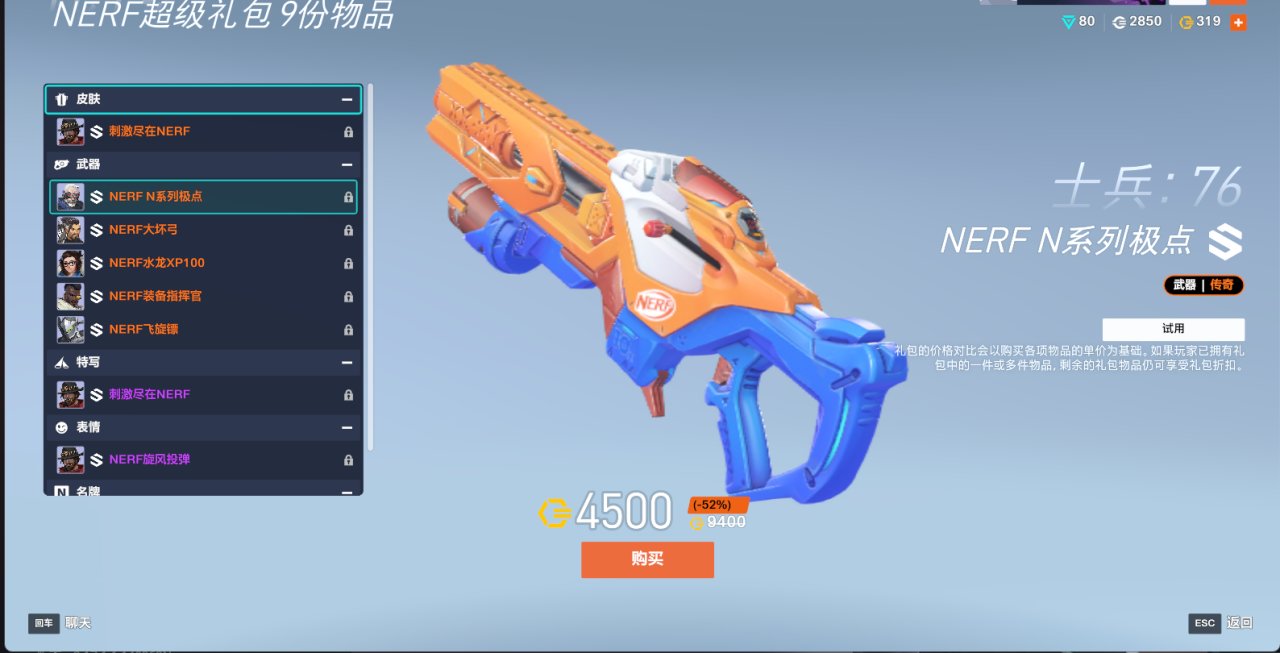Click the orange plus button to add currency

[1238, 22]
